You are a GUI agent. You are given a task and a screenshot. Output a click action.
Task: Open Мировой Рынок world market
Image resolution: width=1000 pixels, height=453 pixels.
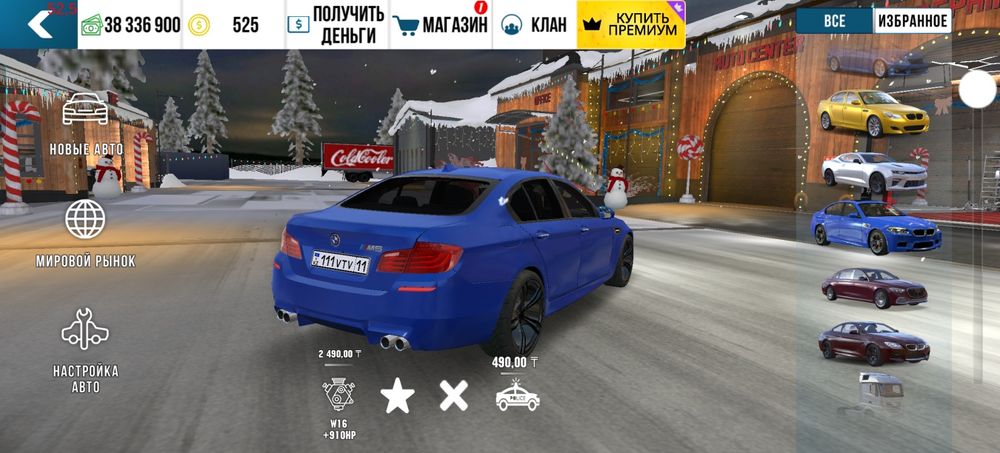(x=86, y=233)
